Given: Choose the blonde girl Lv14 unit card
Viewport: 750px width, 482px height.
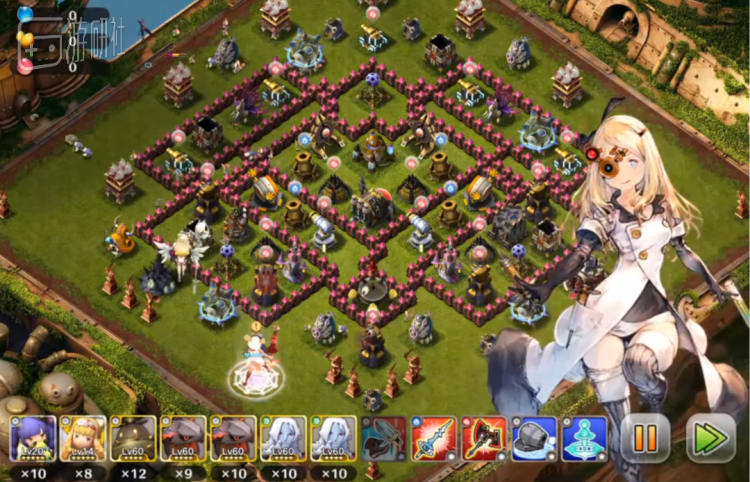Looking at the screenshot, I should pos(83,438).
